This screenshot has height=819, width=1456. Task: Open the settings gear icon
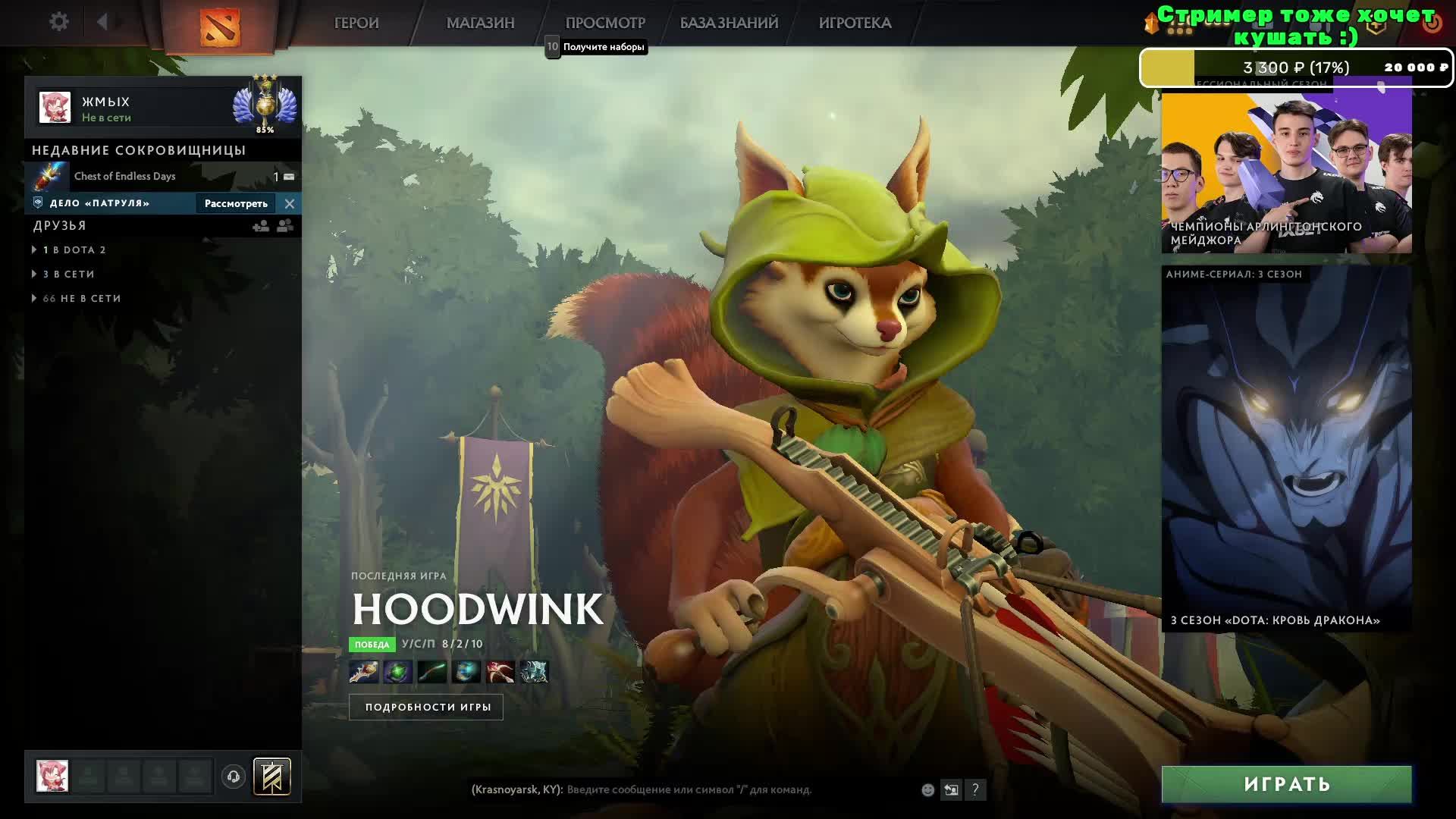pyautogui.click(x=59, y=22)
